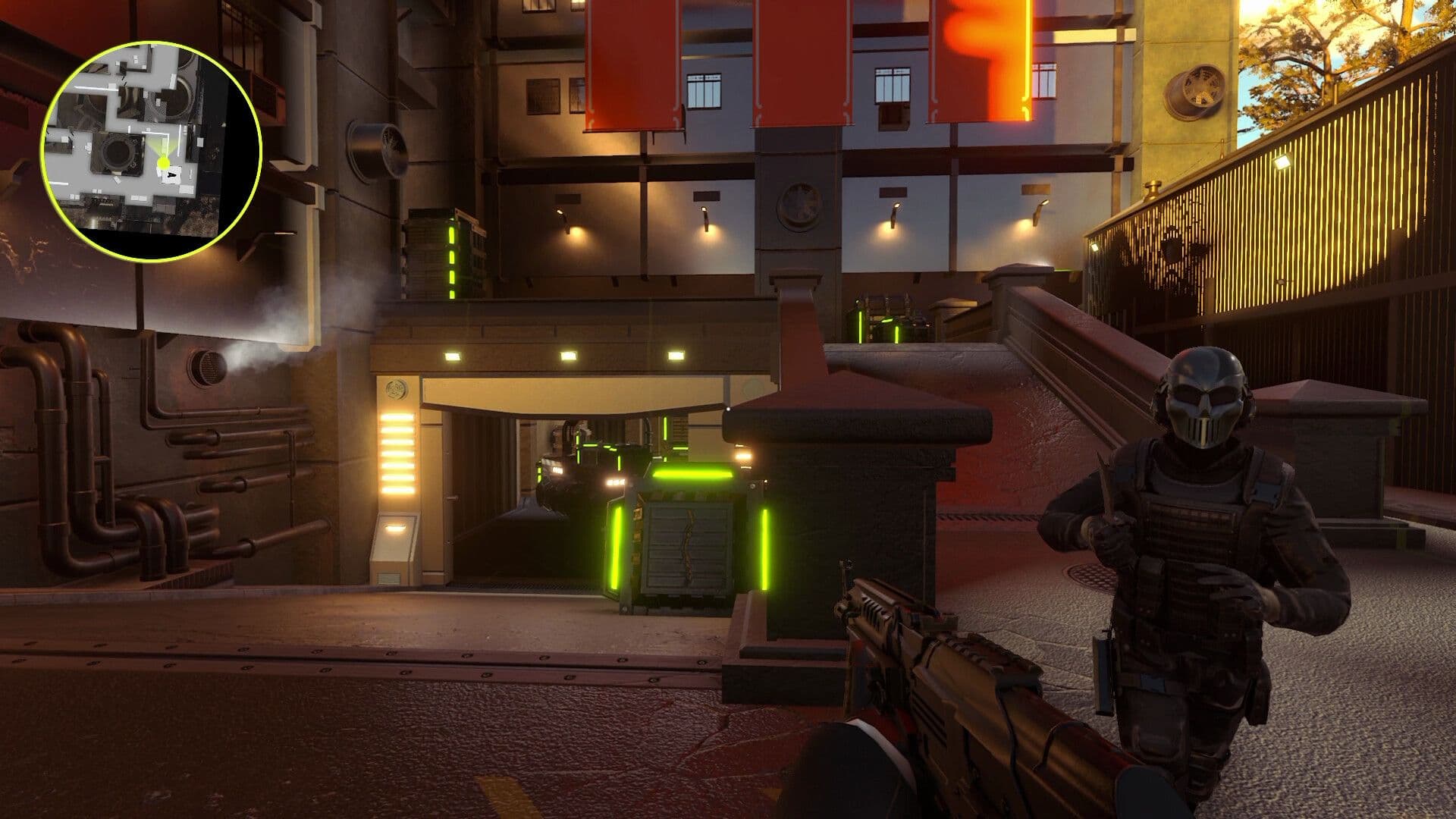This screenshot has height=819, width=1456.
Task: Click the yellow player marker on the minimap
Action: 163,163
